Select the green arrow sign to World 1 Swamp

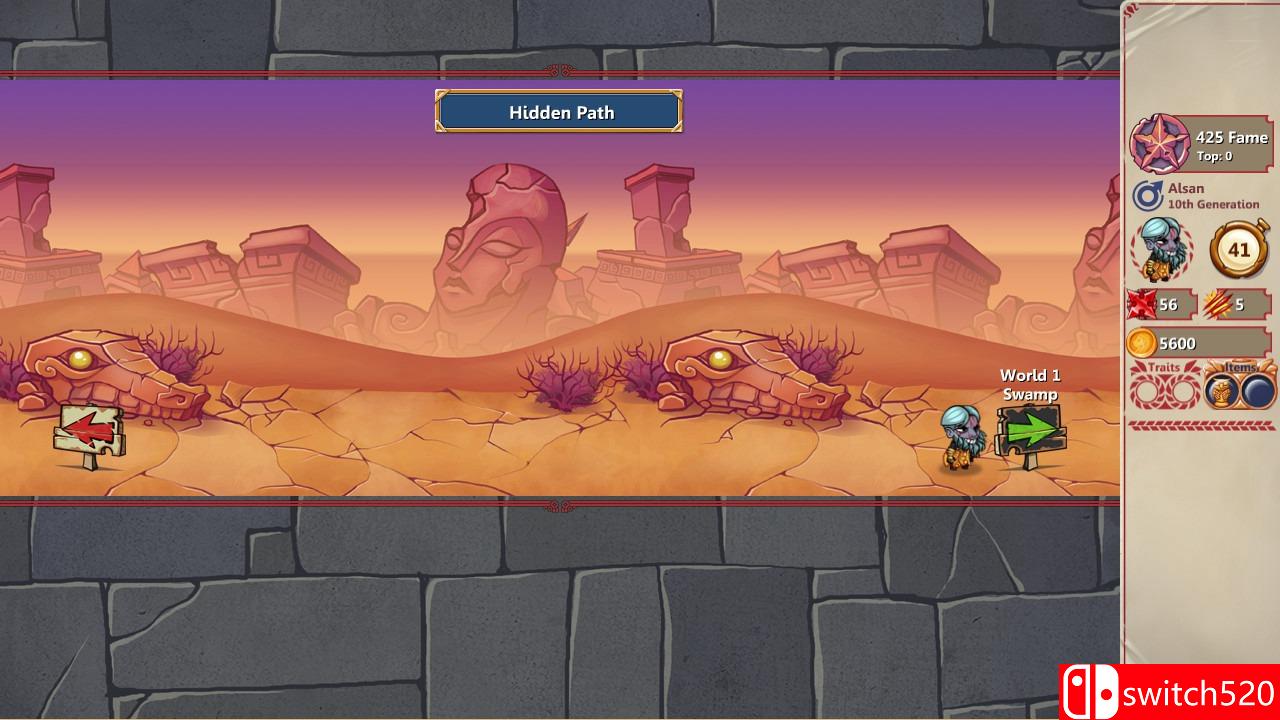[x=1031, y=430]
